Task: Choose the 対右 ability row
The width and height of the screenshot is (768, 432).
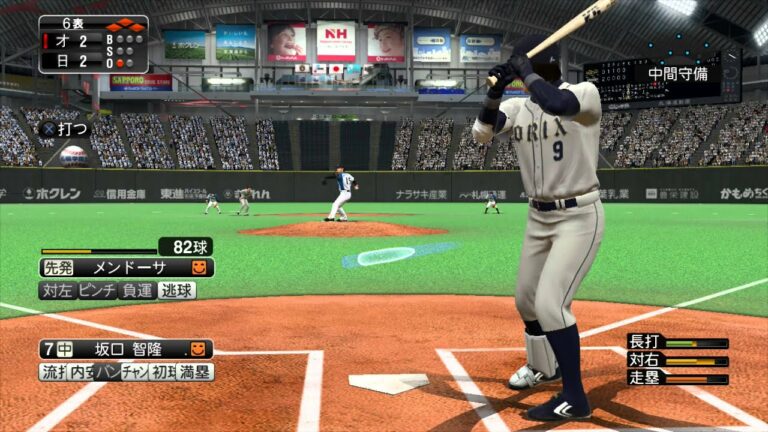Action: click(677, 361)
